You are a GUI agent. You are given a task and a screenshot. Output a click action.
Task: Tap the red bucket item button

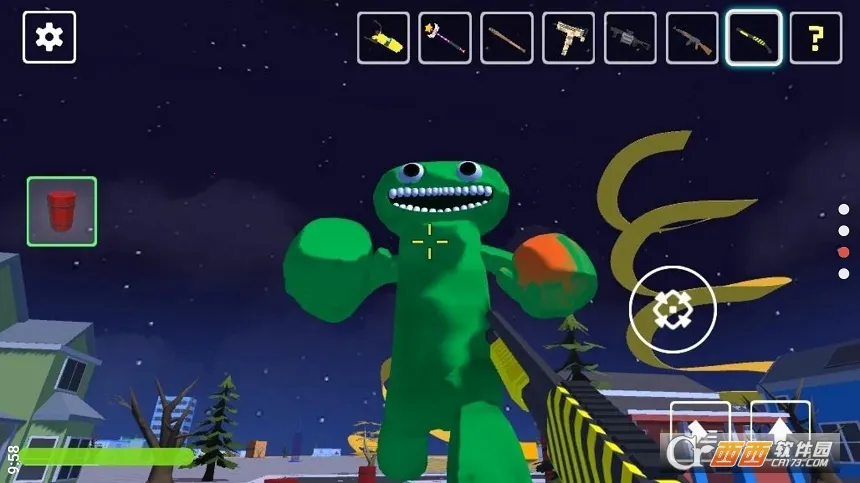(62, 211)
